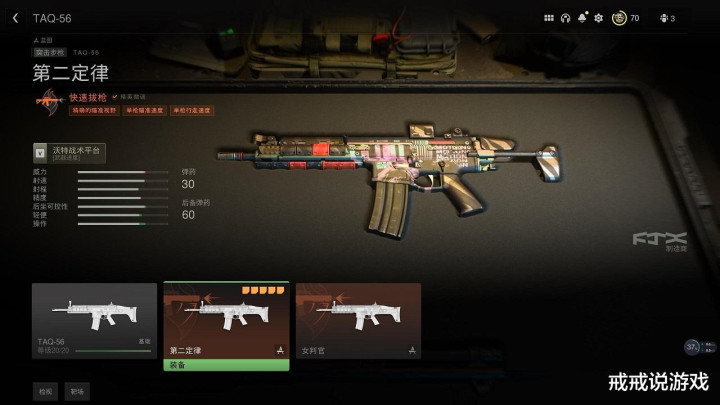Select the 第二定律 blueprint tile
This screenshot has height=405, width=720.
click(x=226, y=320)
